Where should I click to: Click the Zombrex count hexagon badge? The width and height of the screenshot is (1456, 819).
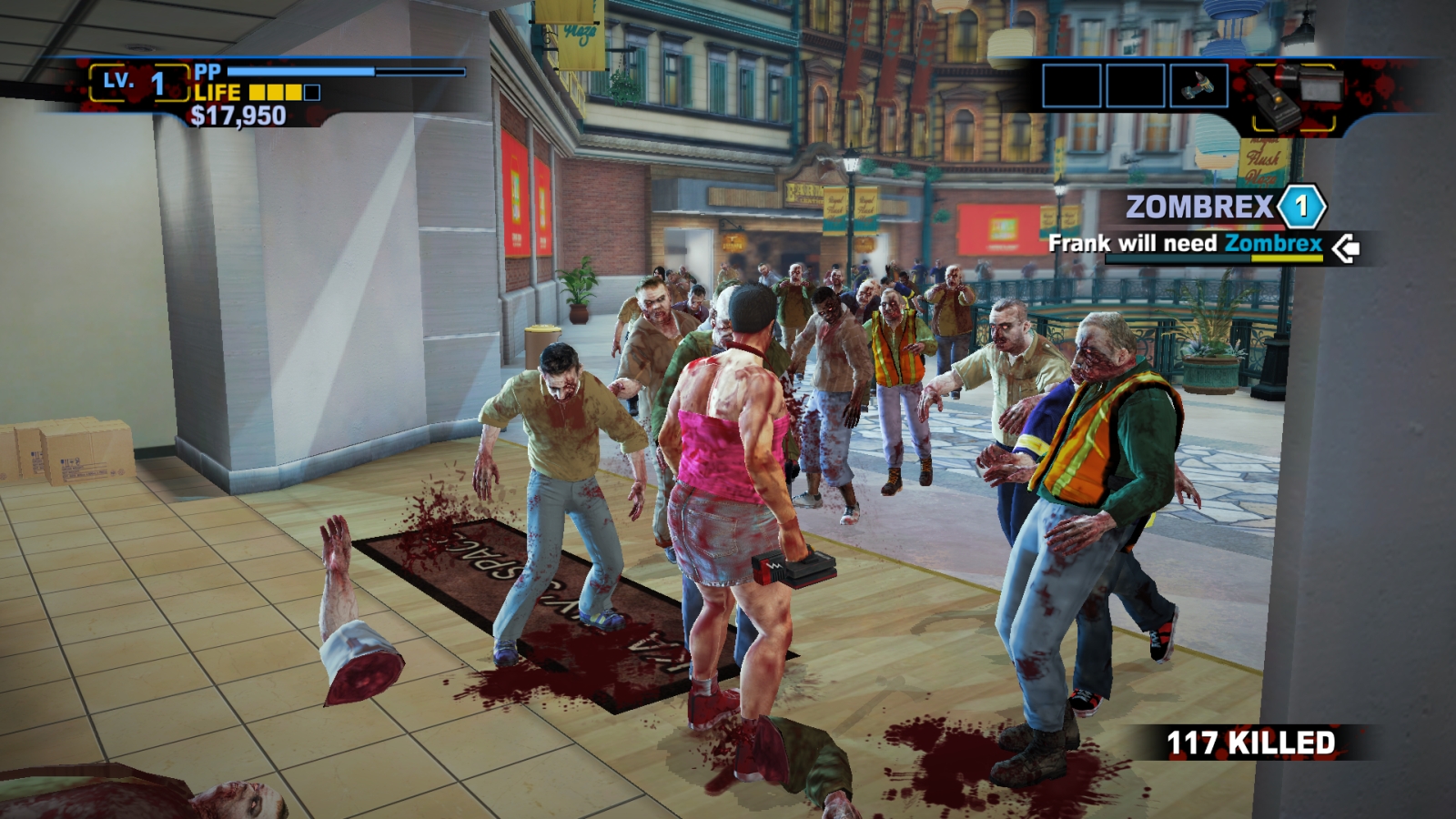[x=1301, y=207]
